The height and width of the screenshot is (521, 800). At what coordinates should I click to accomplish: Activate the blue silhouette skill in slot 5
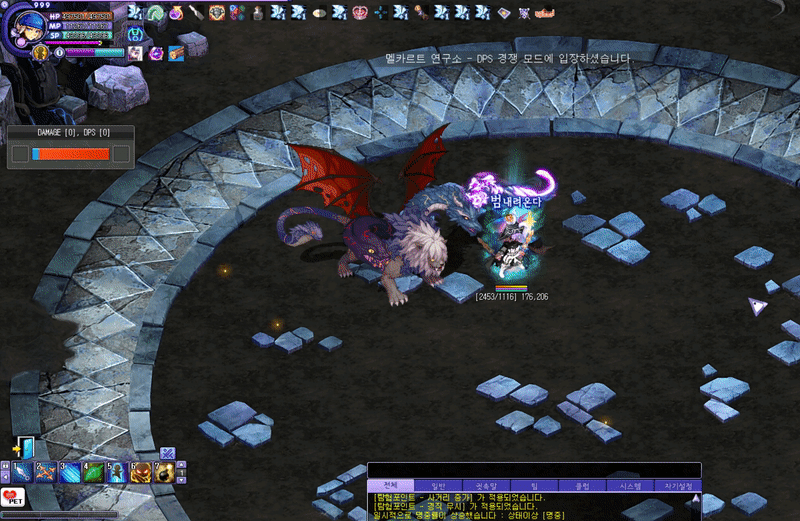118,471
